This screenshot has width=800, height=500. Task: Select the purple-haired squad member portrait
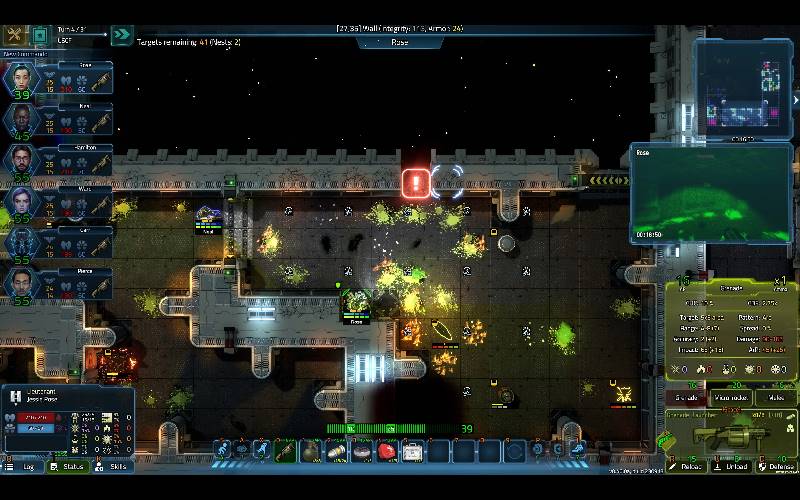(x=21, y=202)
